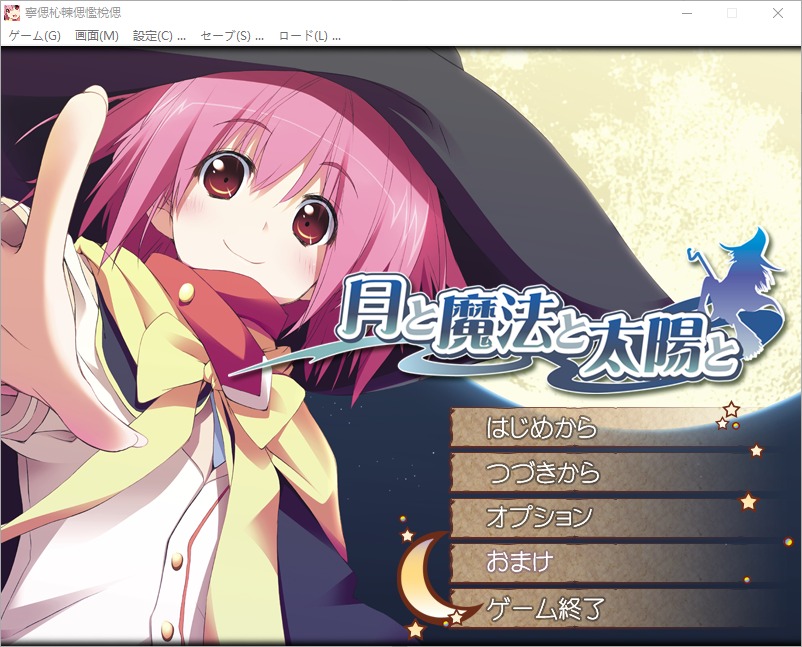The width and height of the screenshot is (802, 647).
Task: Open the ゲーム(G) menu in the menu bar
Action: point(35,36)
